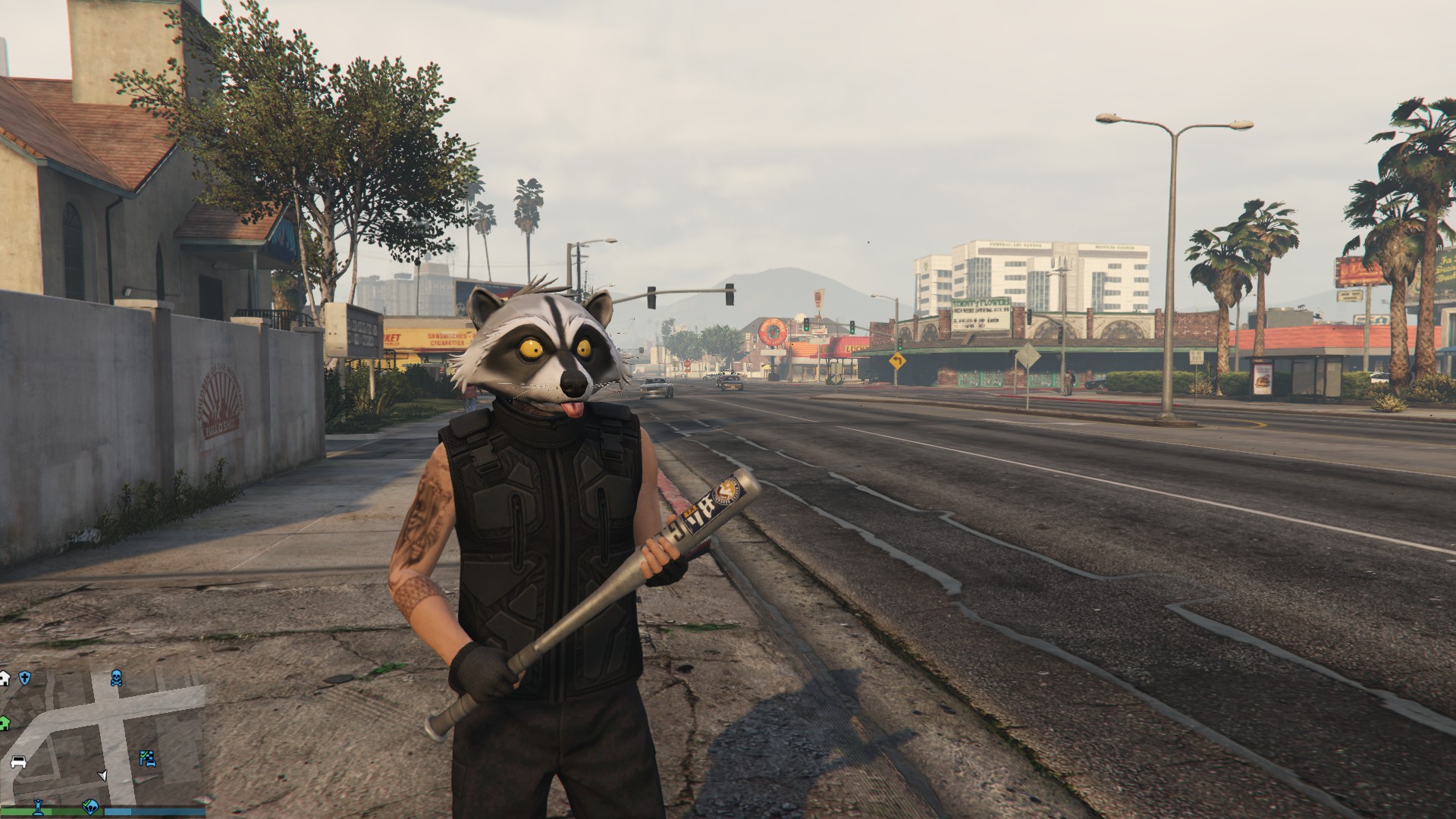Image resolution: width=1456 pixels, height=819 pixels.
Task: Click the white player arrow on minimap
Action: click(x=103, y=775)
